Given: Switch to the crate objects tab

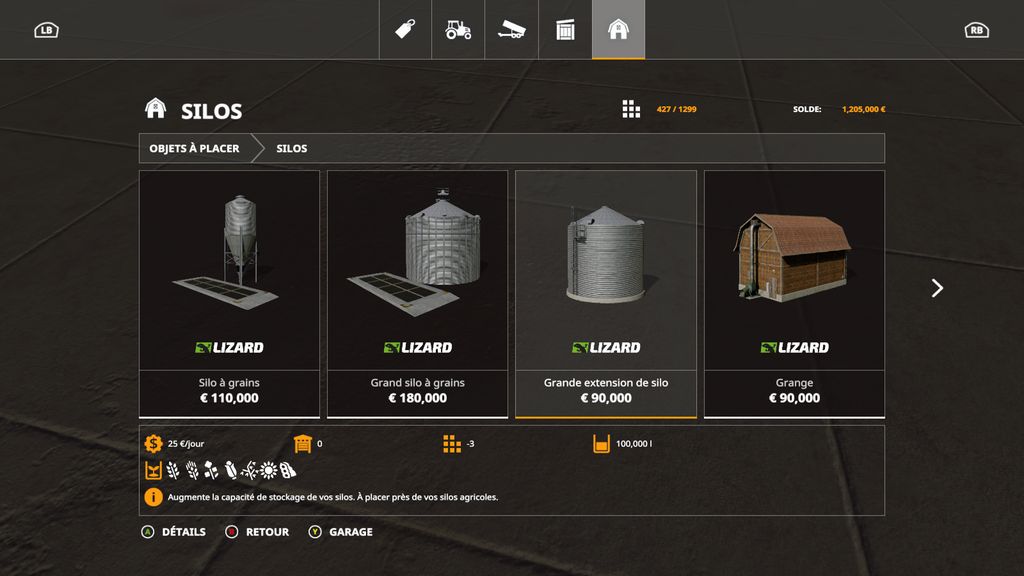Looking at the screenshot, I should tap(565, 30).
